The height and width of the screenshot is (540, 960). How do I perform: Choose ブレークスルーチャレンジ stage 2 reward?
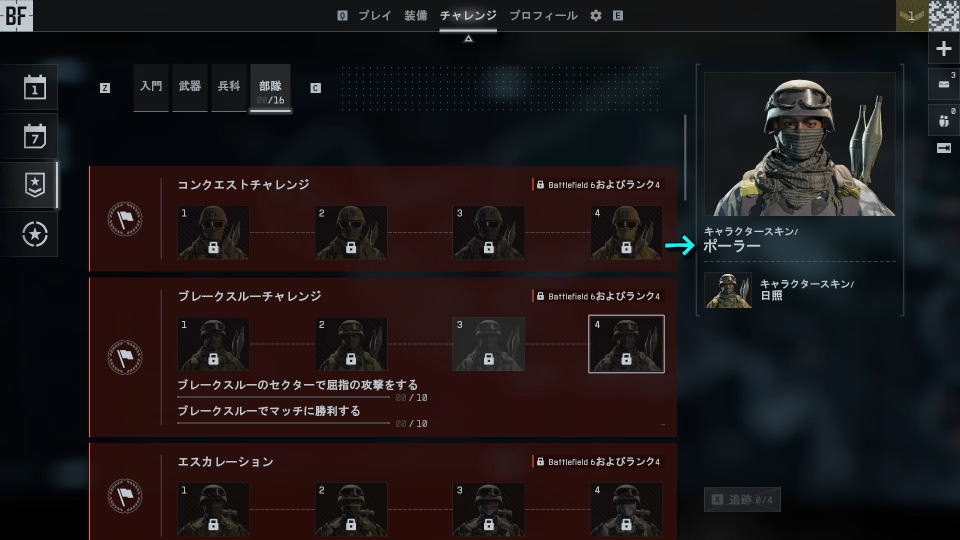coord(351,344)
